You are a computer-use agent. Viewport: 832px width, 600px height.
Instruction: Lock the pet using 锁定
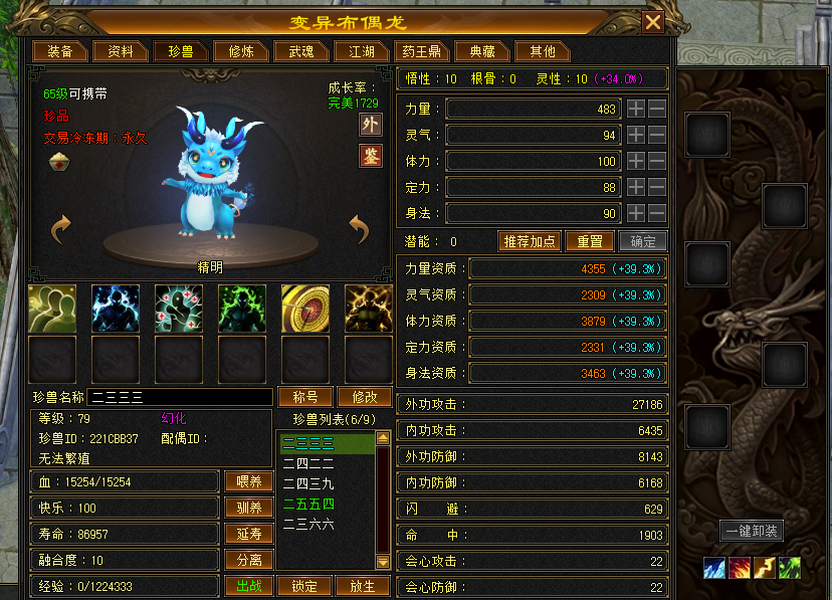tap(304, 586)
